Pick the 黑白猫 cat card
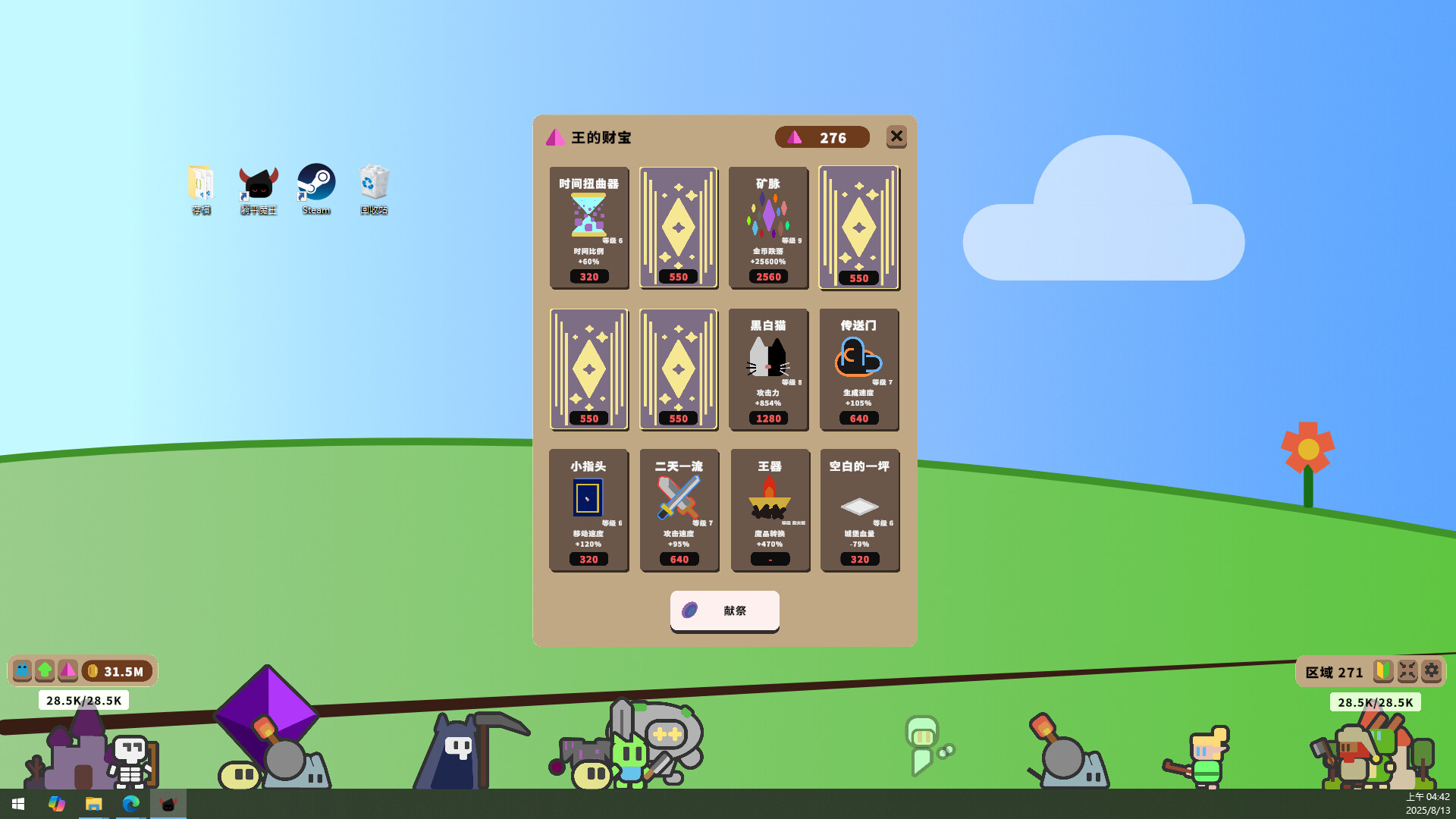The image size is (1456, 819). tap(768, 369)
